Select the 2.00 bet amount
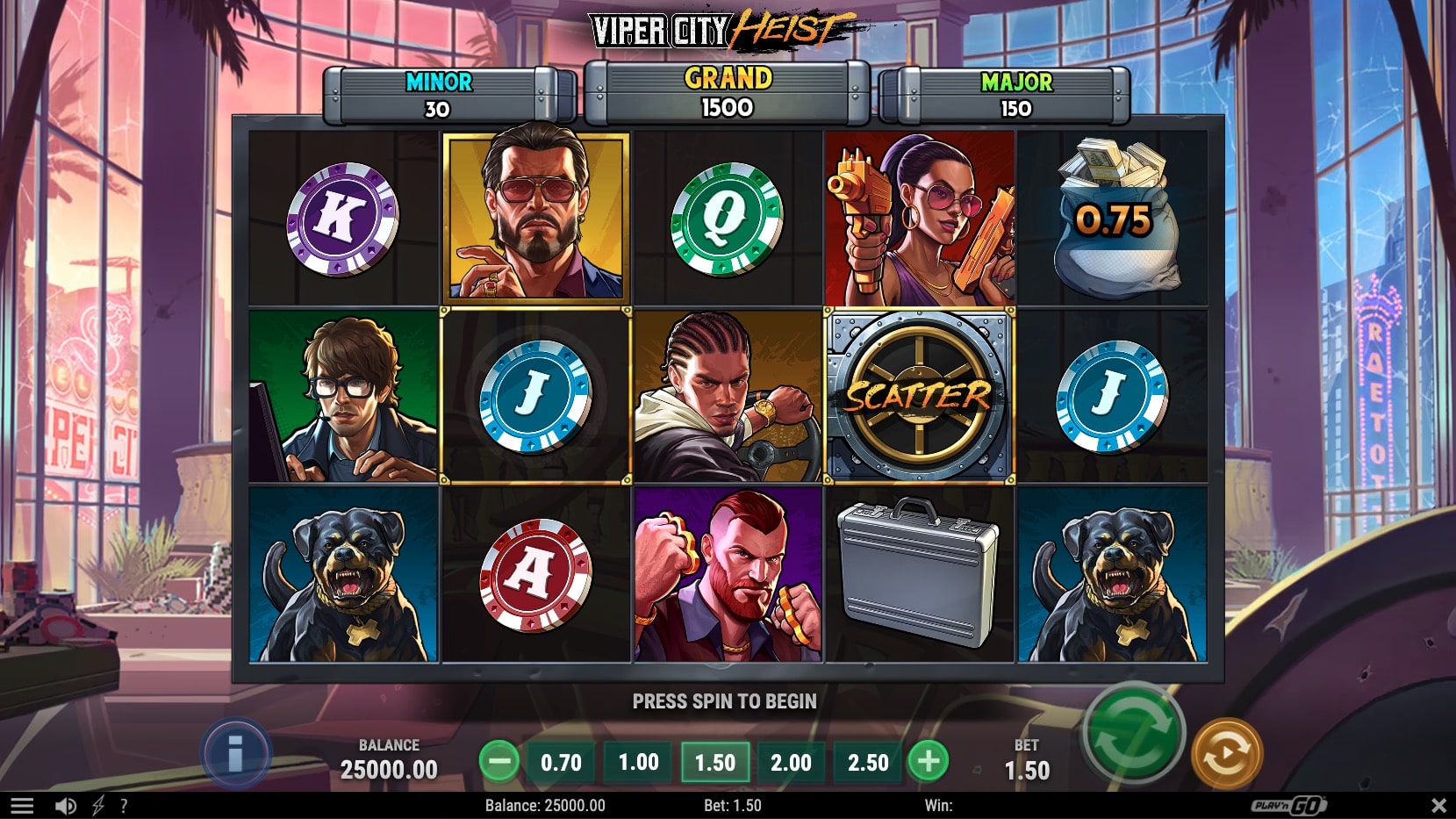The width and height of the screenshot is (1456, 819). pyautogui.click(x=791, y=762)
